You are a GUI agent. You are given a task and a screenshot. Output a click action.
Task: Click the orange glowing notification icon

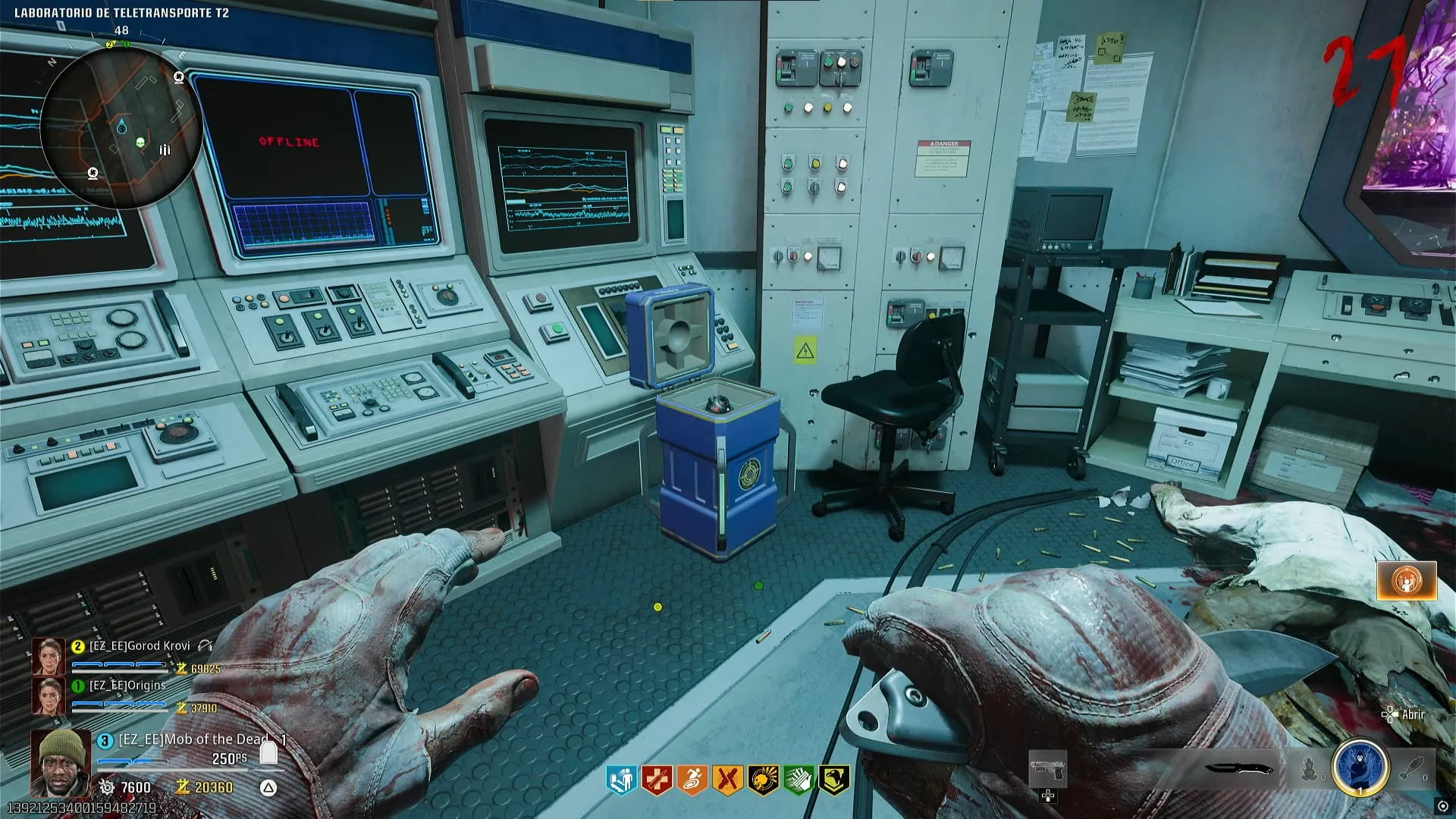tap(1407, 581)
